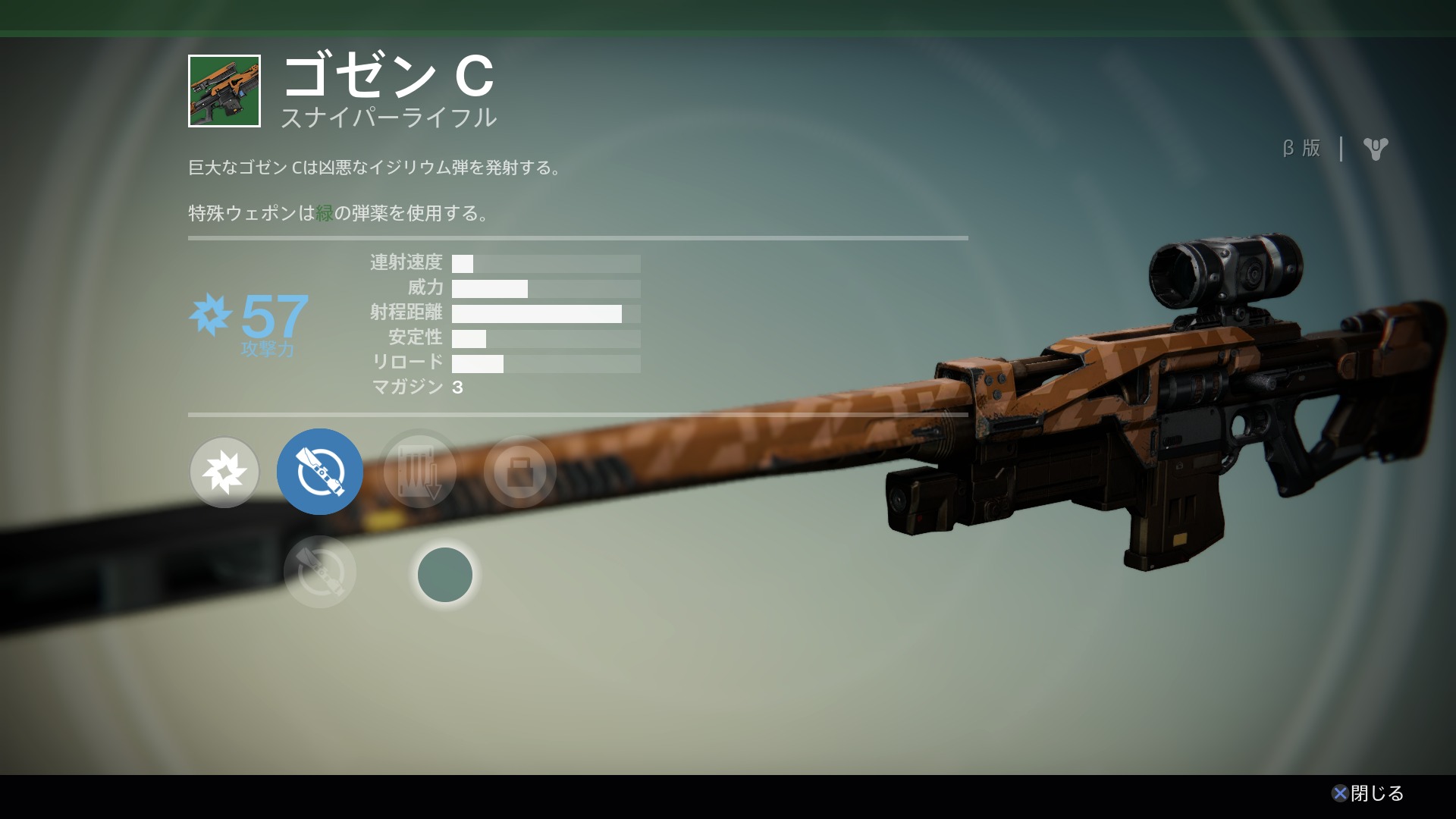
Task: Click the ゴゼン C weapon thumbnail
Action: click(x=224, y=91)
